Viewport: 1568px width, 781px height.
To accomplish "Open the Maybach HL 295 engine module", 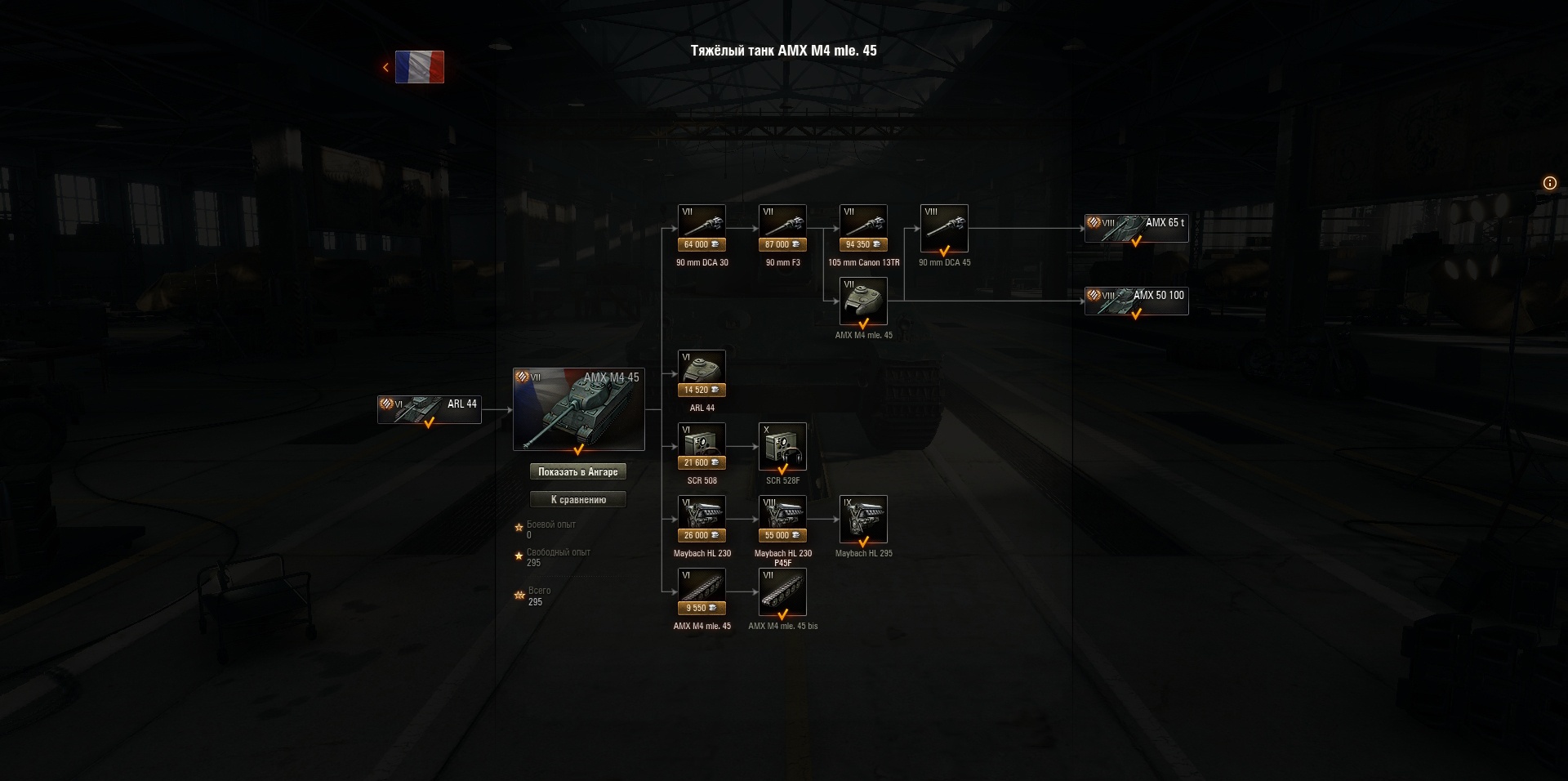I will (863, 517).
